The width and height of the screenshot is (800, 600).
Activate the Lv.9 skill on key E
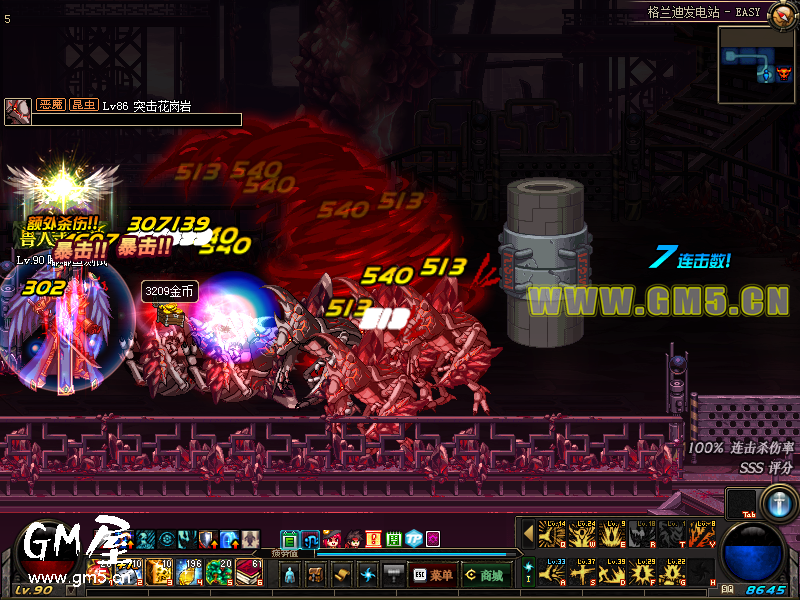point(611,535)
